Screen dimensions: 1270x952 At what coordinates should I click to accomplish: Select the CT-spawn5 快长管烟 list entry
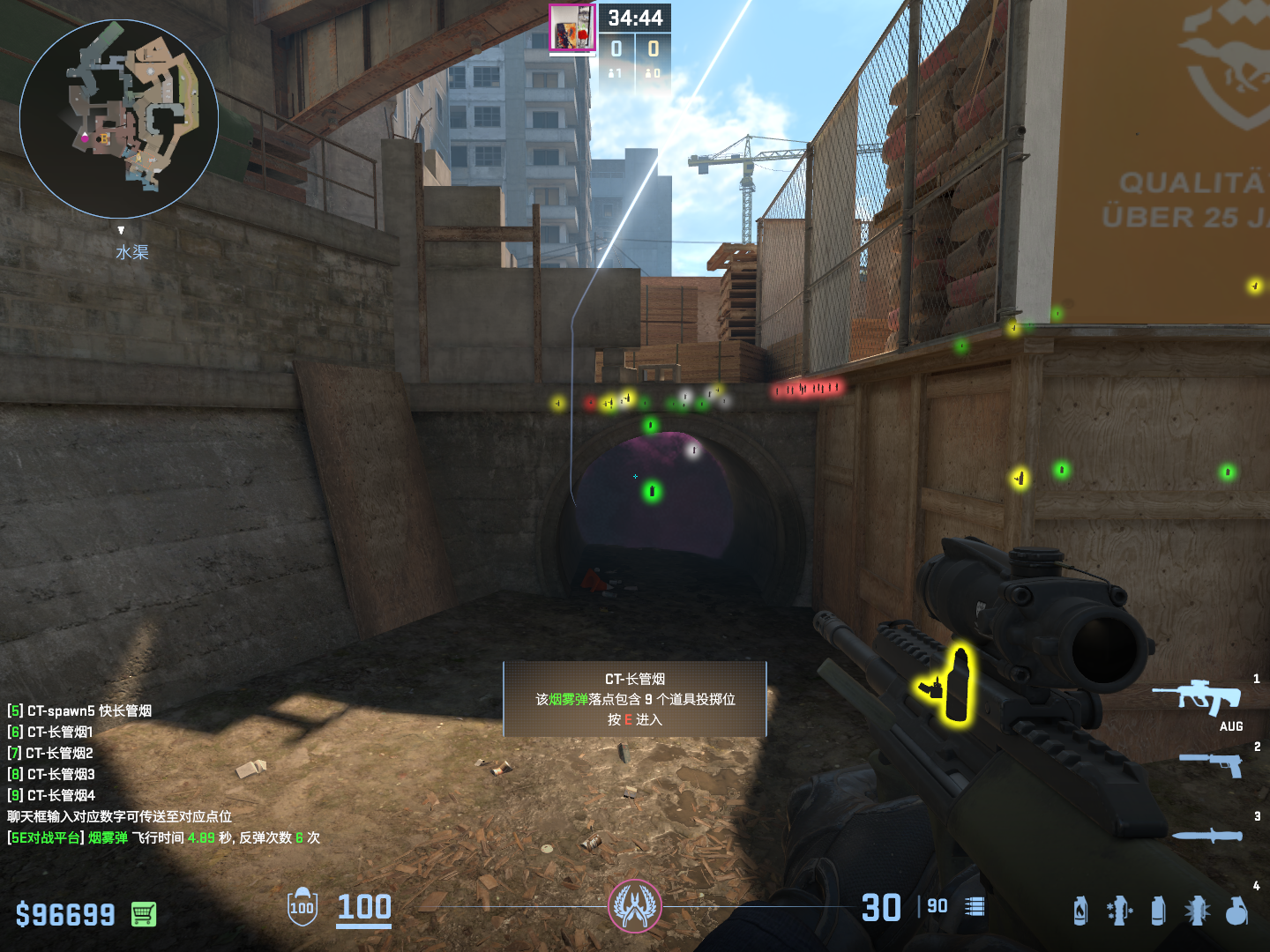pyautogui.click(x=80, y=710)
